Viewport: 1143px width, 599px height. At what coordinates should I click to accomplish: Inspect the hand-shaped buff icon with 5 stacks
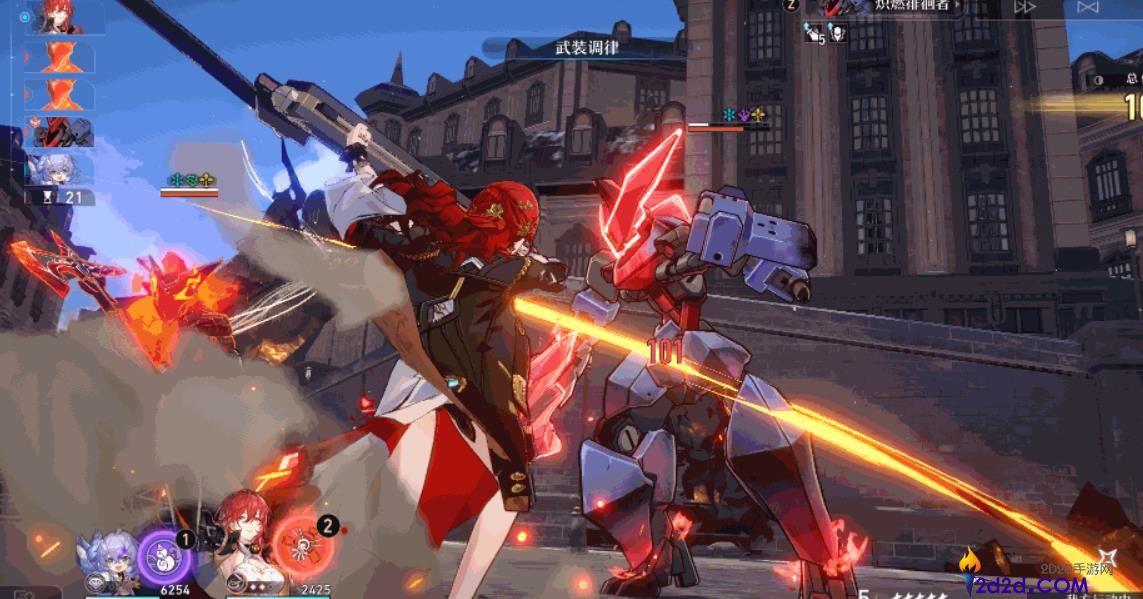point(812,34)
